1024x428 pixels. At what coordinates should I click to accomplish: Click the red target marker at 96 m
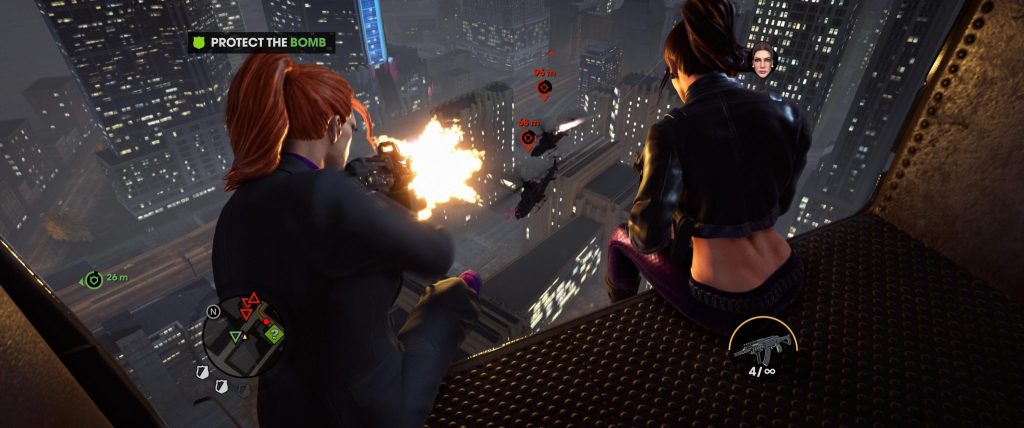544,87
